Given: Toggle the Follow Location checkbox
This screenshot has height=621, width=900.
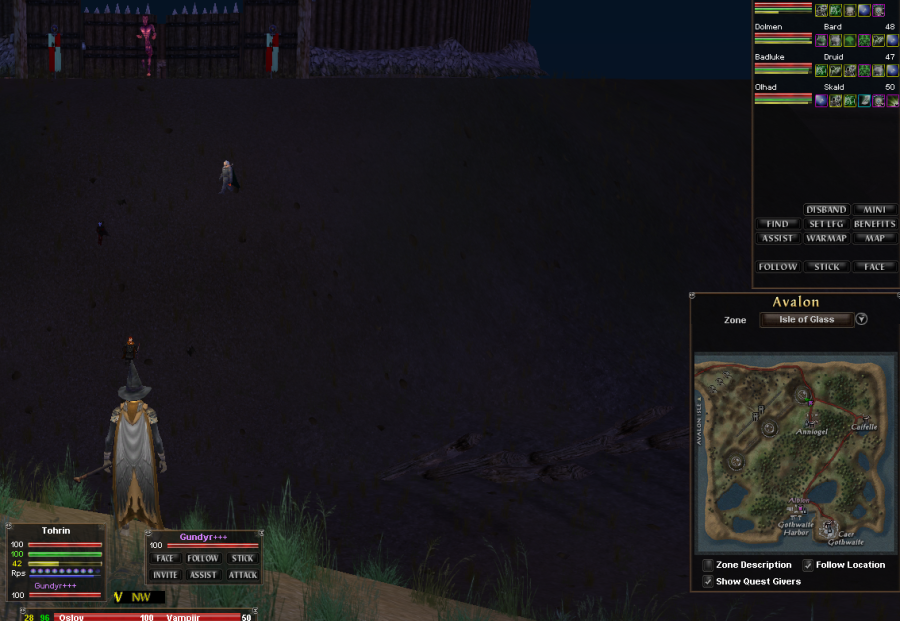Looking at the screenshot, I should [808, 565].
